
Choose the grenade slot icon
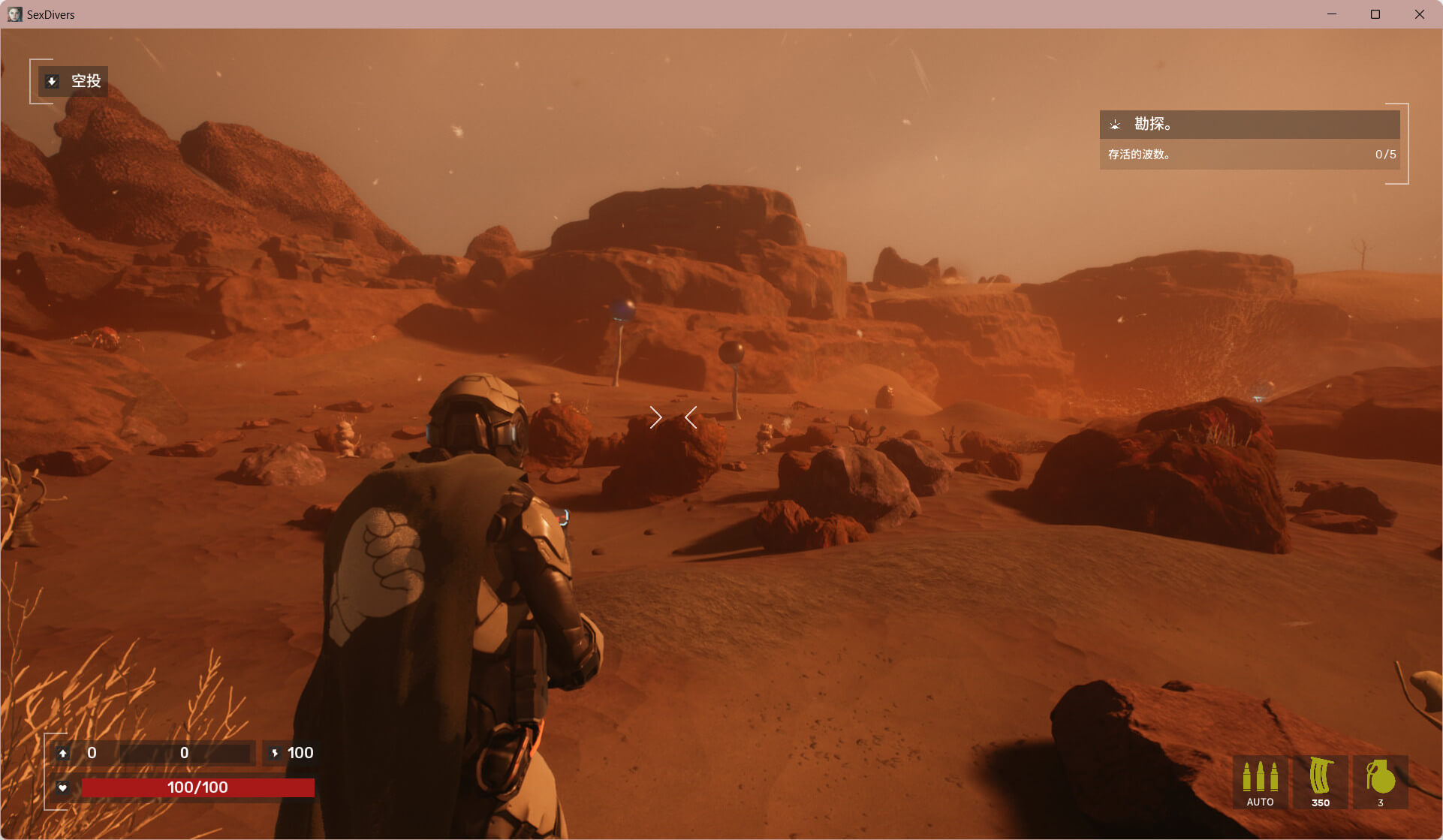tap(1380, 781)
